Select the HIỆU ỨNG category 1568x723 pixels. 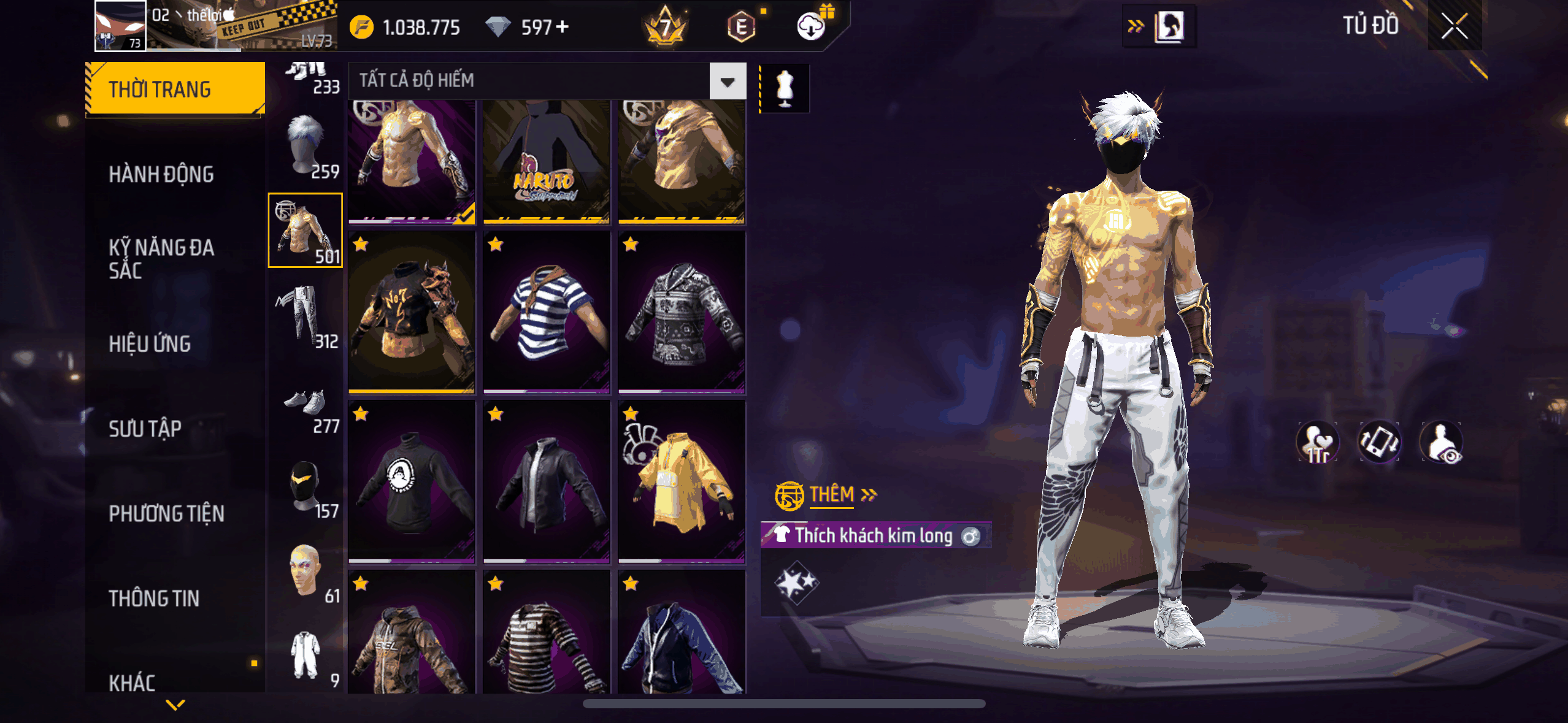[x=150, y=344]
